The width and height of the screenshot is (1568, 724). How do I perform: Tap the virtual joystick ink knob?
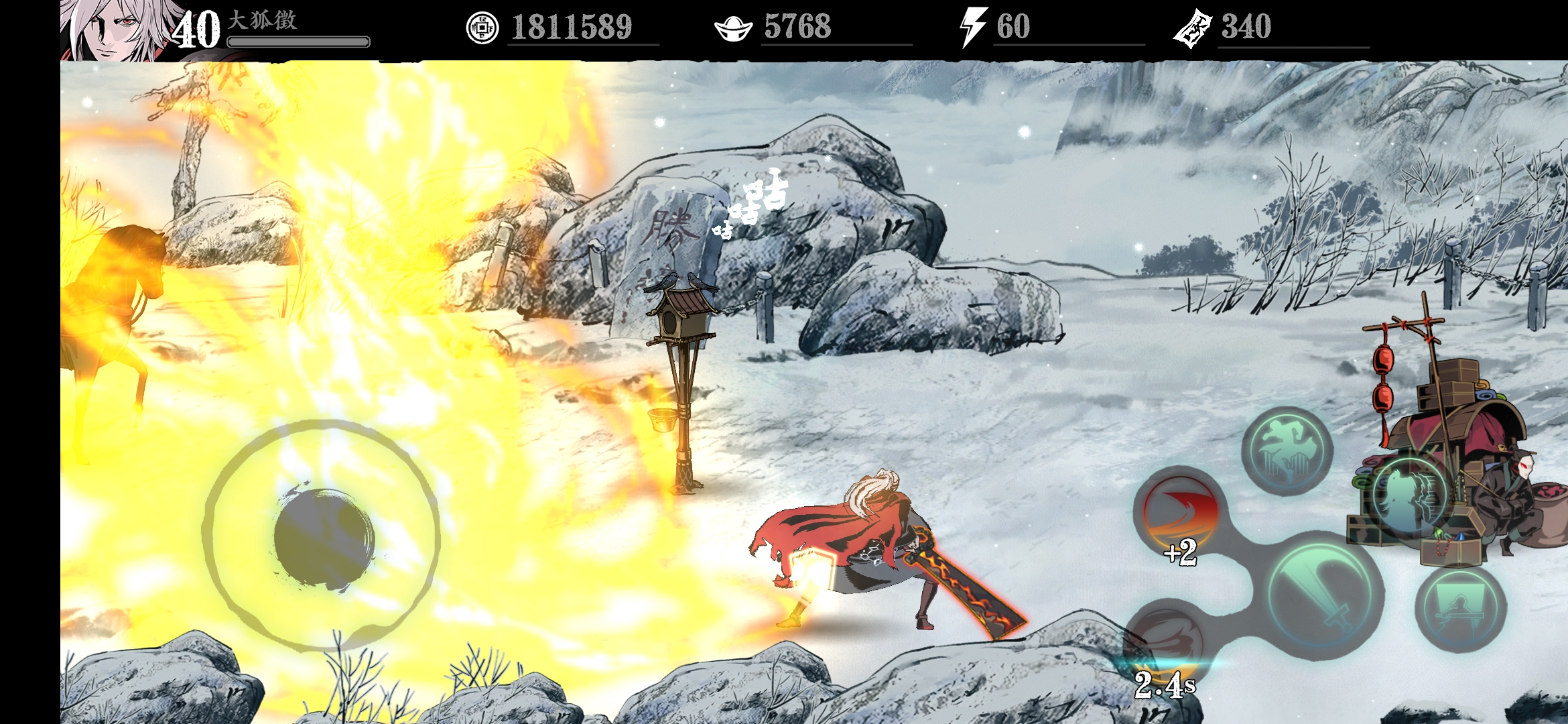coord(323,538)
